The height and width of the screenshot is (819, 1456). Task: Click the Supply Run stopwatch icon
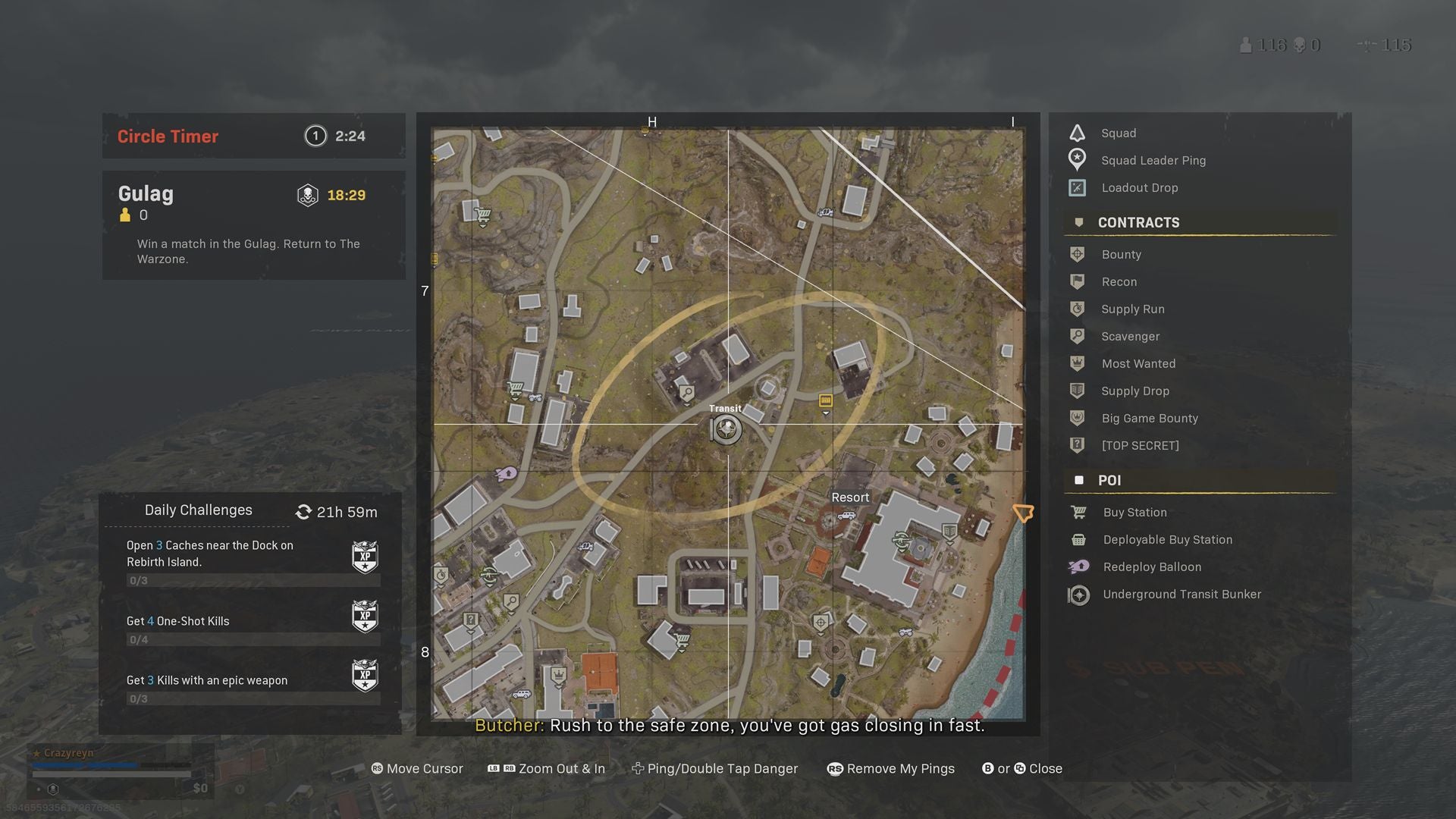tap(1078, 309)
